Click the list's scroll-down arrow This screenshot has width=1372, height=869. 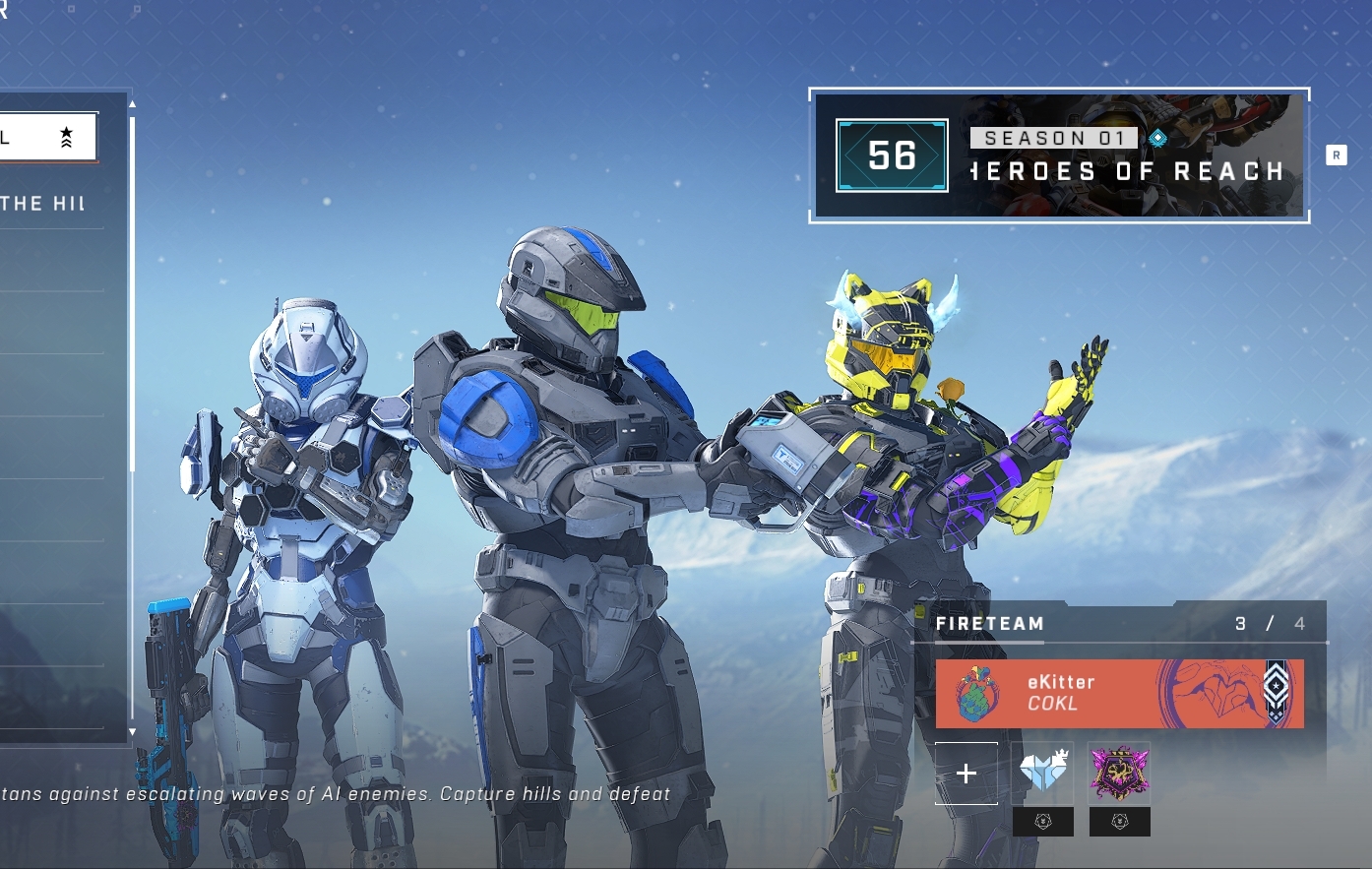coord(132,732)
